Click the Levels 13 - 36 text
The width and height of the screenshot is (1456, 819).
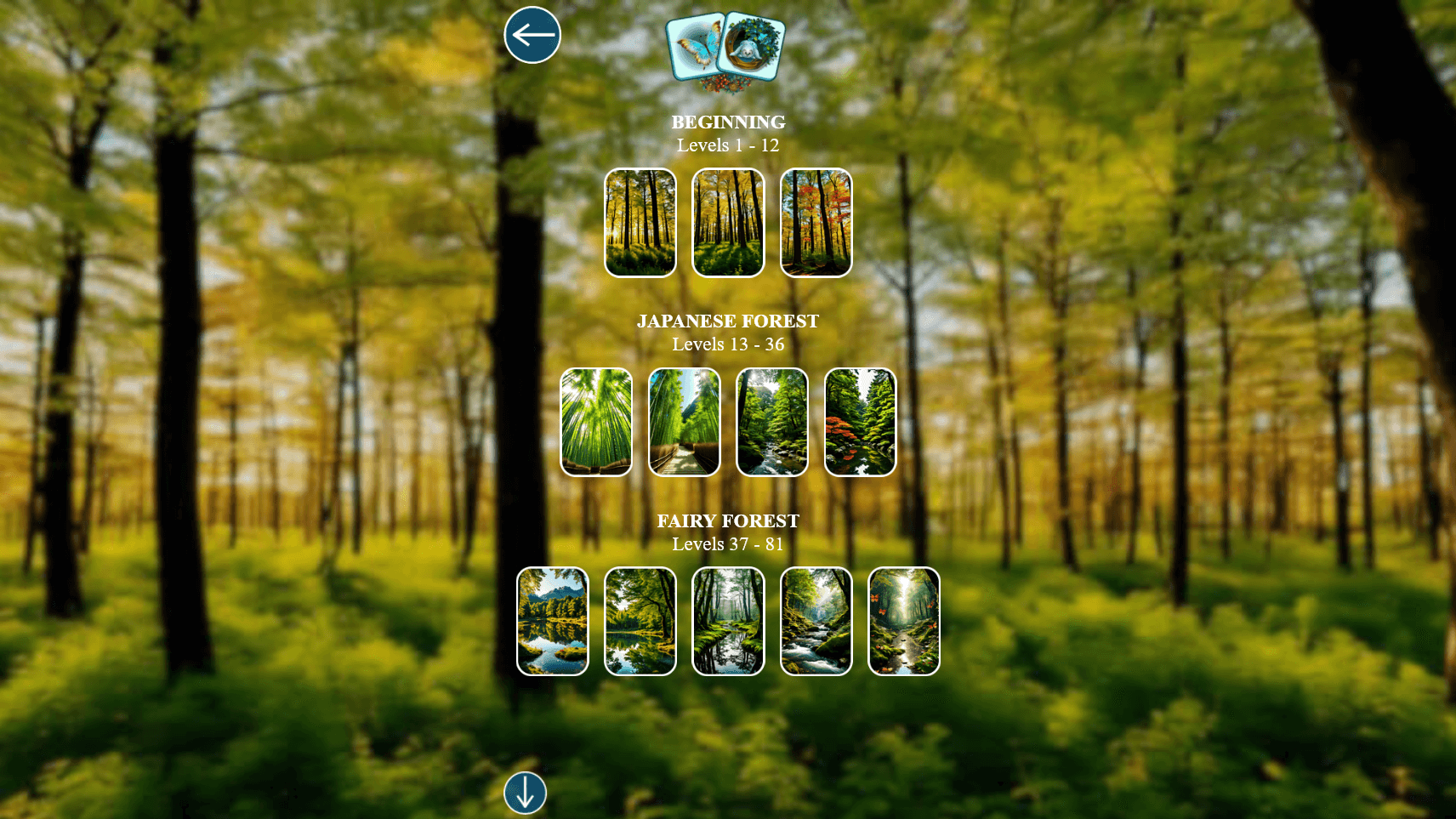[x=727, y=344]
